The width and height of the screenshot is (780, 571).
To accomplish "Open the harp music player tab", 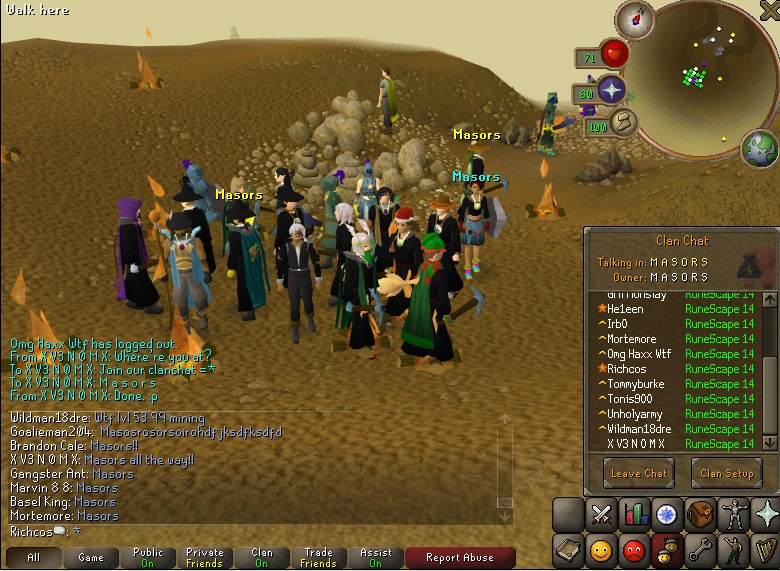I will [766, 550].
